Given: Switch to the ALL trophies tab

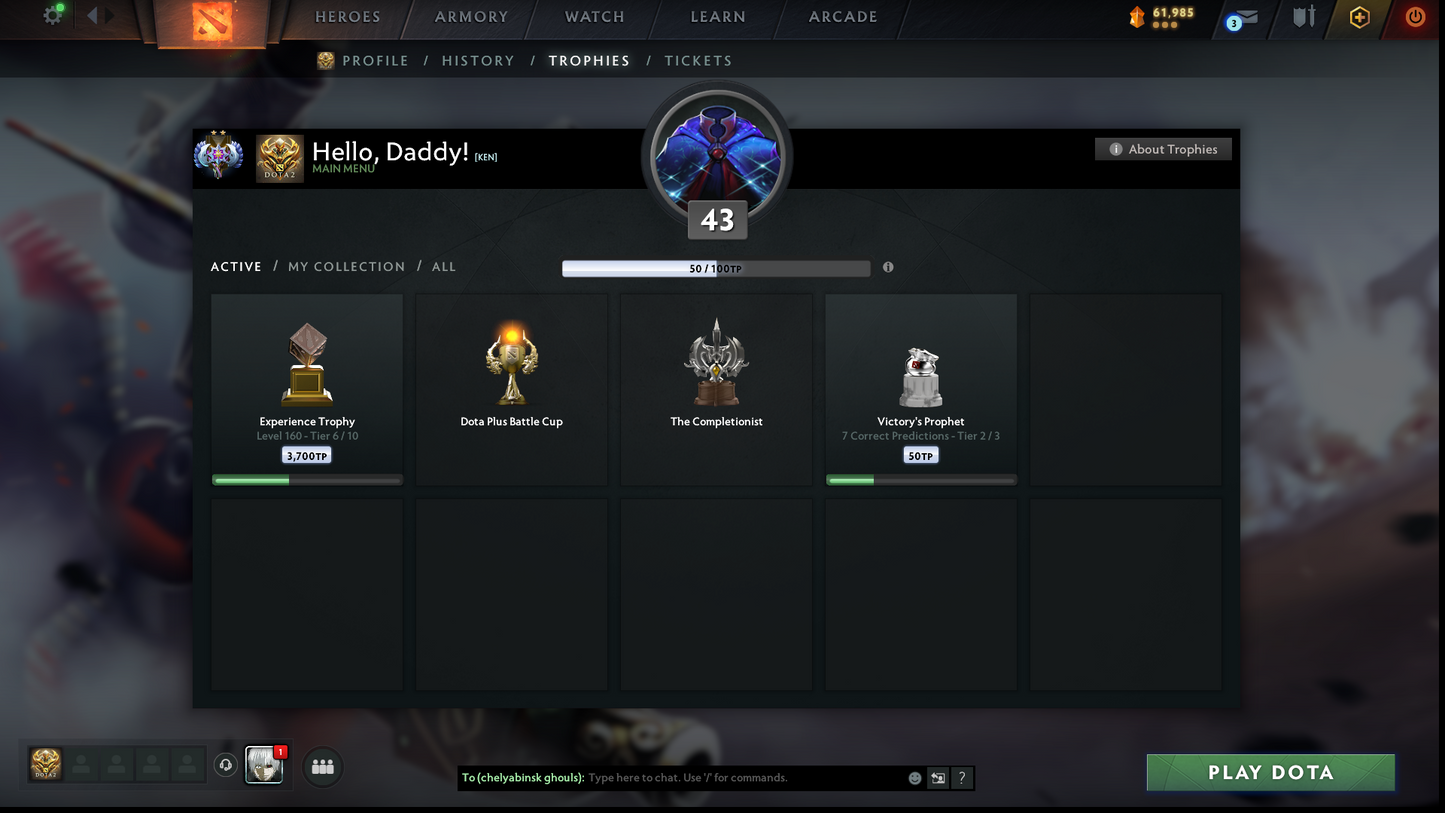Looking at the screenshot, I should 443,266.
